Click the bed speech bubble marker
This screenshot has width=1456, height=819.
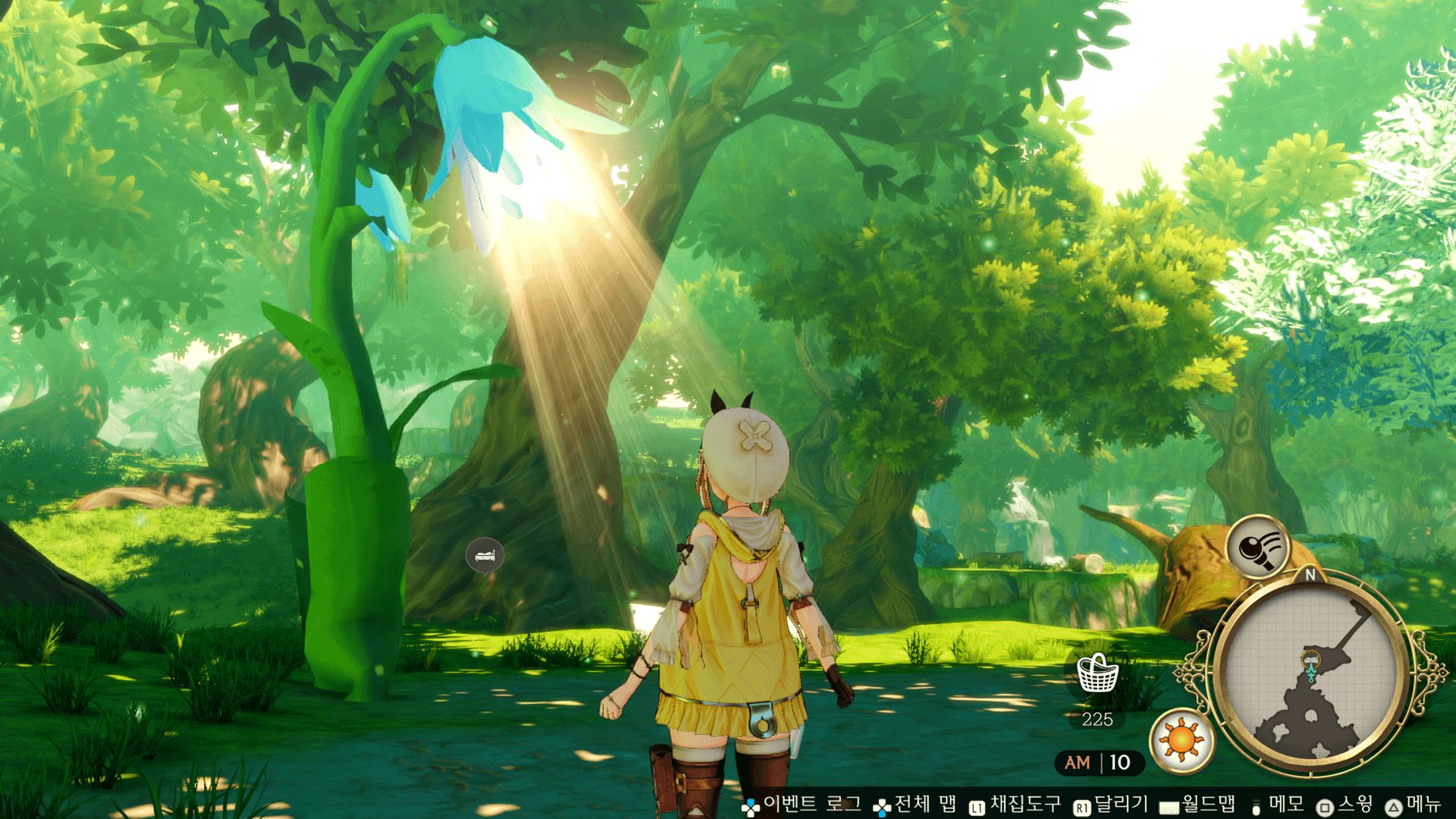pos(485,557)
